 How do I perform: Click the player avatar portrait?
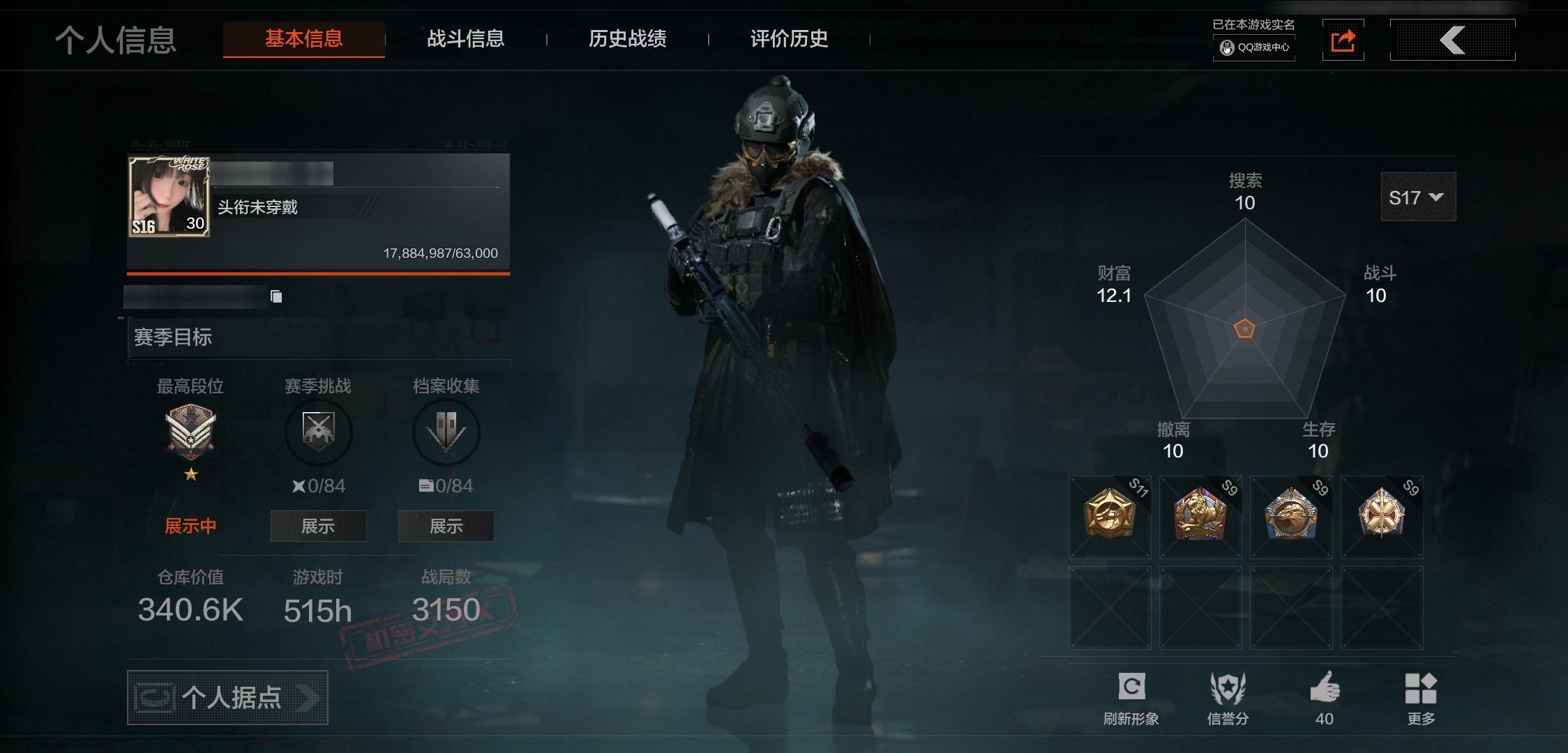coord(169,197)
